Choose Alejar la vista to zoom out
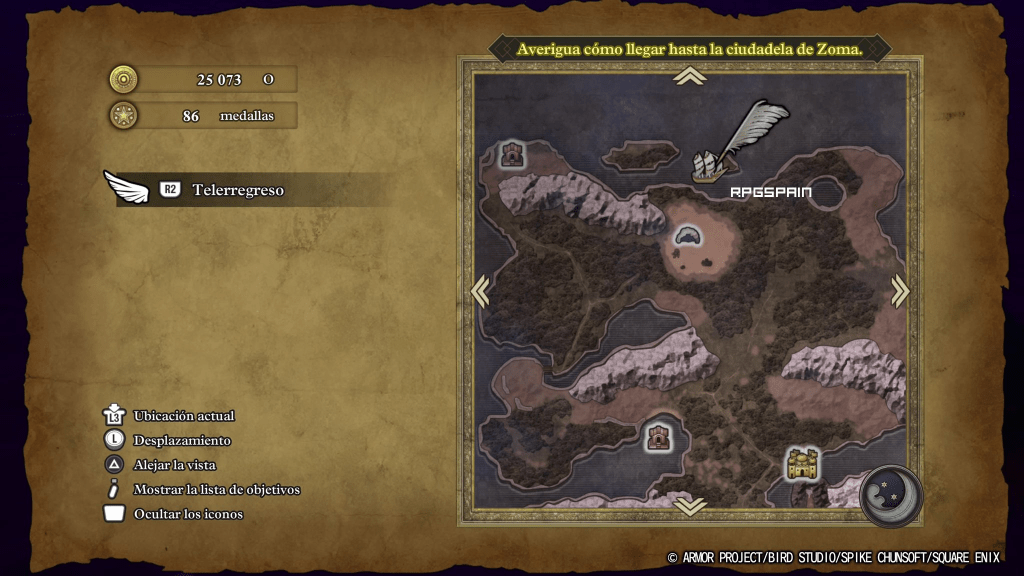 click(174, 465)
